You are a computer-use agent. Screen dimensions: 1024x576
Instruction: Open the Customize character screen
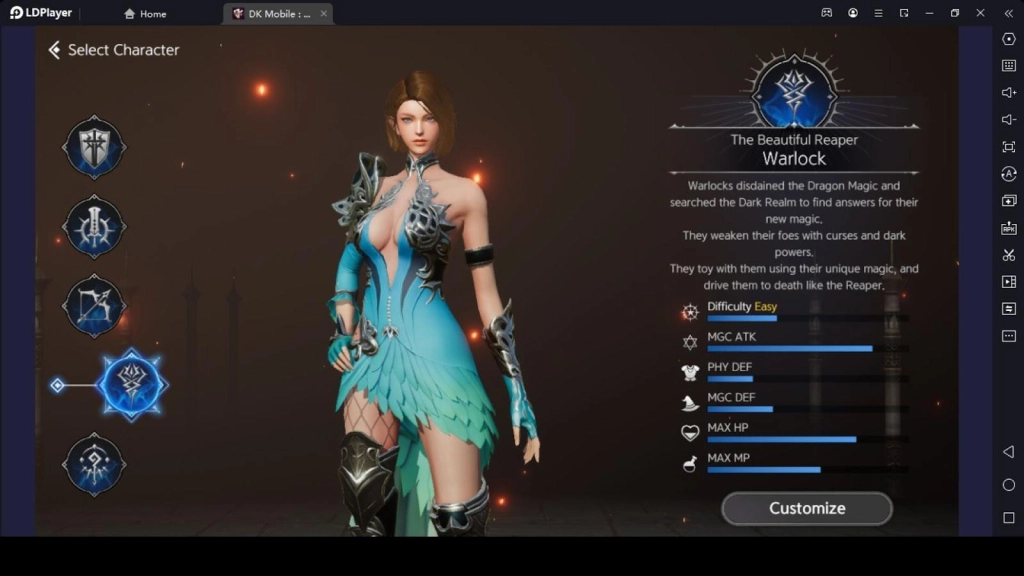[x=806, y=508]
